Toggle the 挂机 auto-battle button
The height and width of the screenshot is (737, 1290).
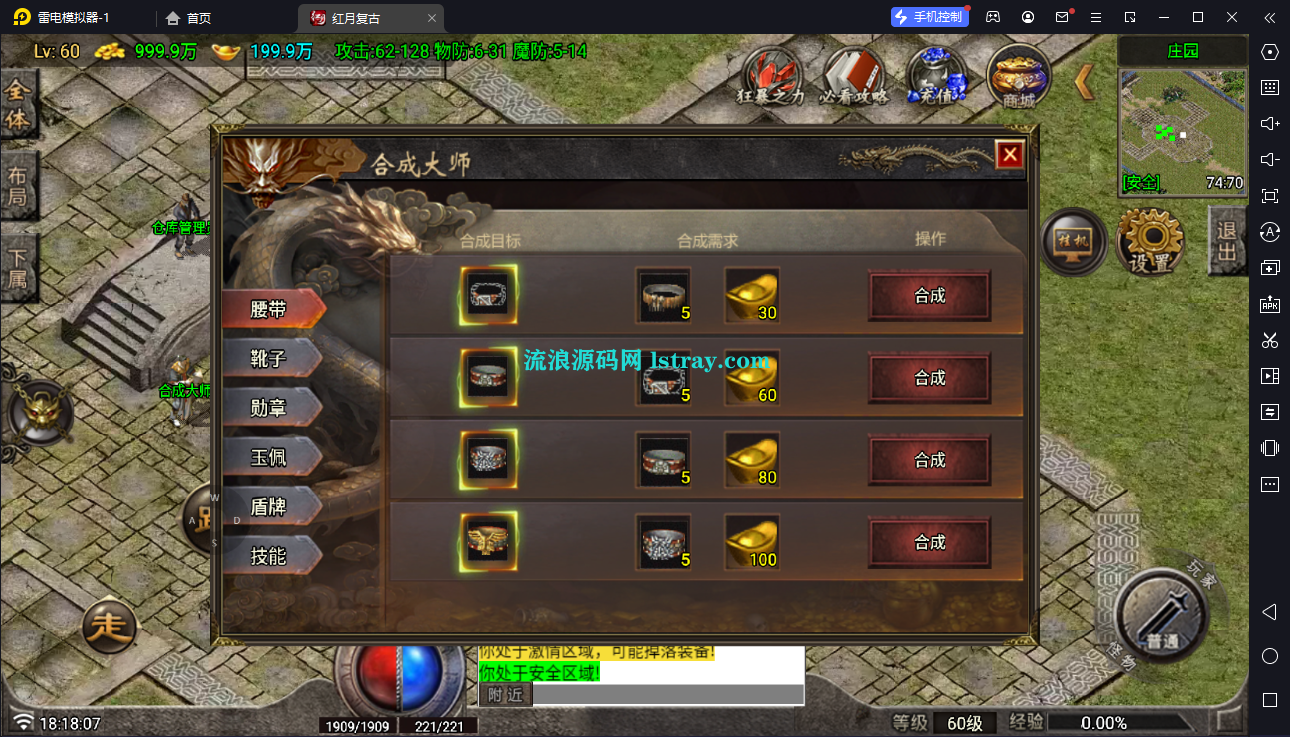pyautogui.click(x=1073, y=241)
